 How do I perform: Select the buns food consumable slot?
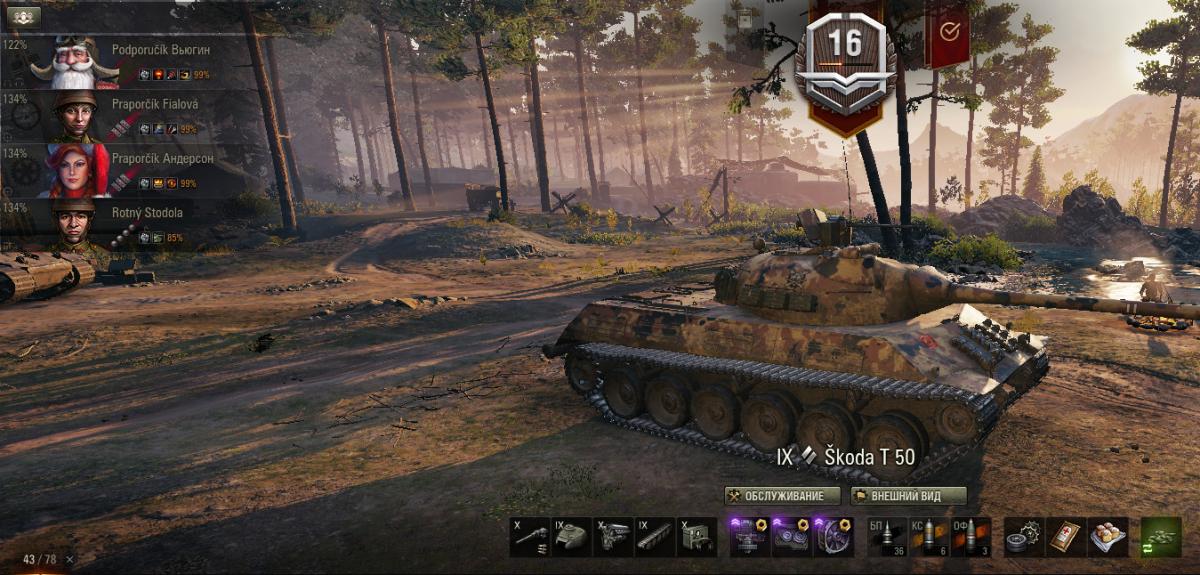[x=1108, y=536]
